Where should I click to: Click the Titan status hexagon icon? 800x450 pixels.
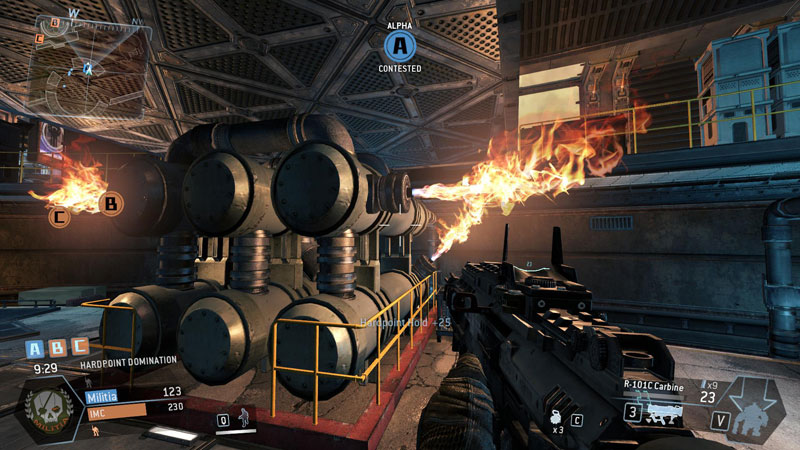751,412
